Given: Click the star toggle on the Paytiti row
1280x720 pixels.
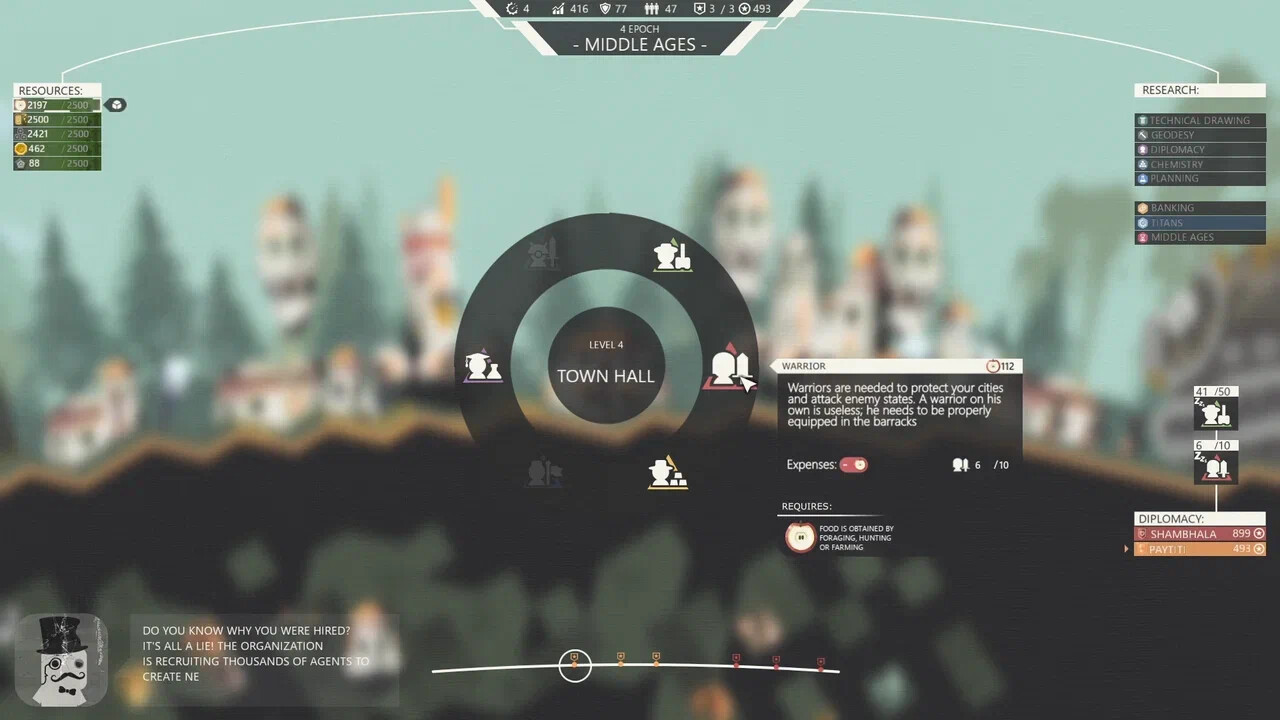Looking at the screenshot, I should (x=1258, y=548).
